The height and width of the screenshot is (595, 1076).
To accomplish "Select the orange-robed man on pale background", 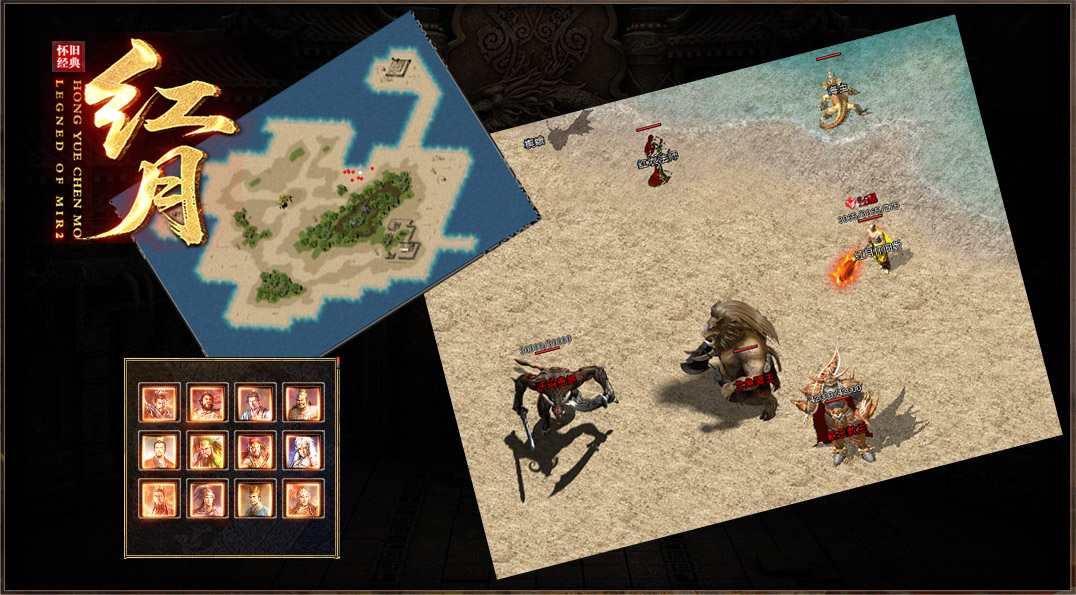I will click(x=158, y=451).
